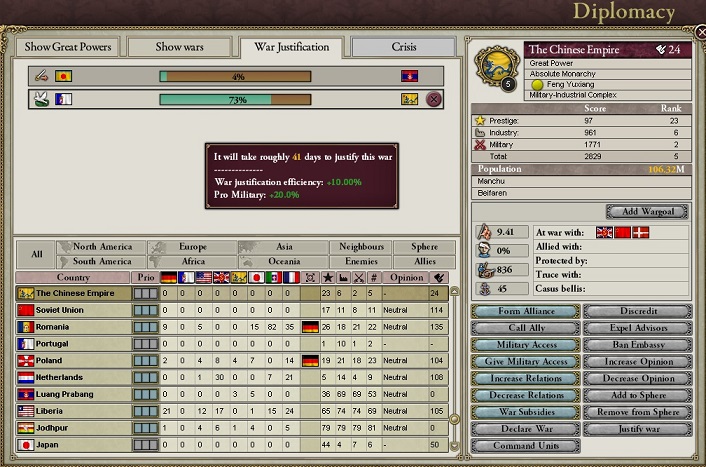Filter list to Neighbours
The height and width of the screenshot is (467, 706).
pos(361,247)
